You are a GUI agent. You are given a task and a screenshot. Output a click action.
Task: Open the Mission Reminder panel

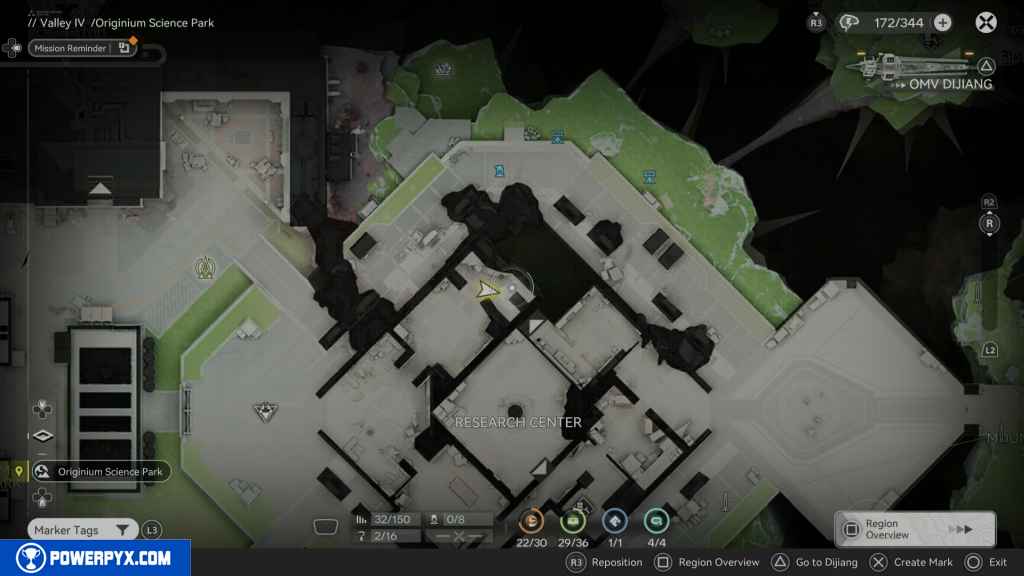tap(81, 48)
